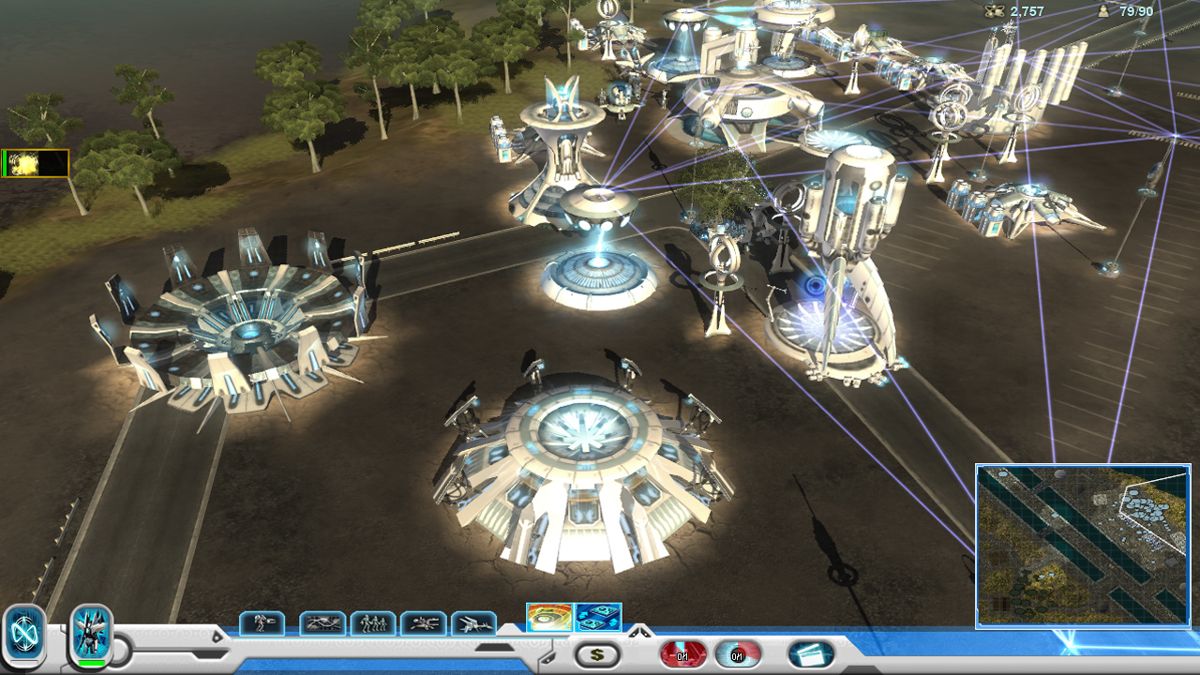This screenshot has width=1200, height=675.
Task: Toggle the red oval power button
Action: [683, 655]
